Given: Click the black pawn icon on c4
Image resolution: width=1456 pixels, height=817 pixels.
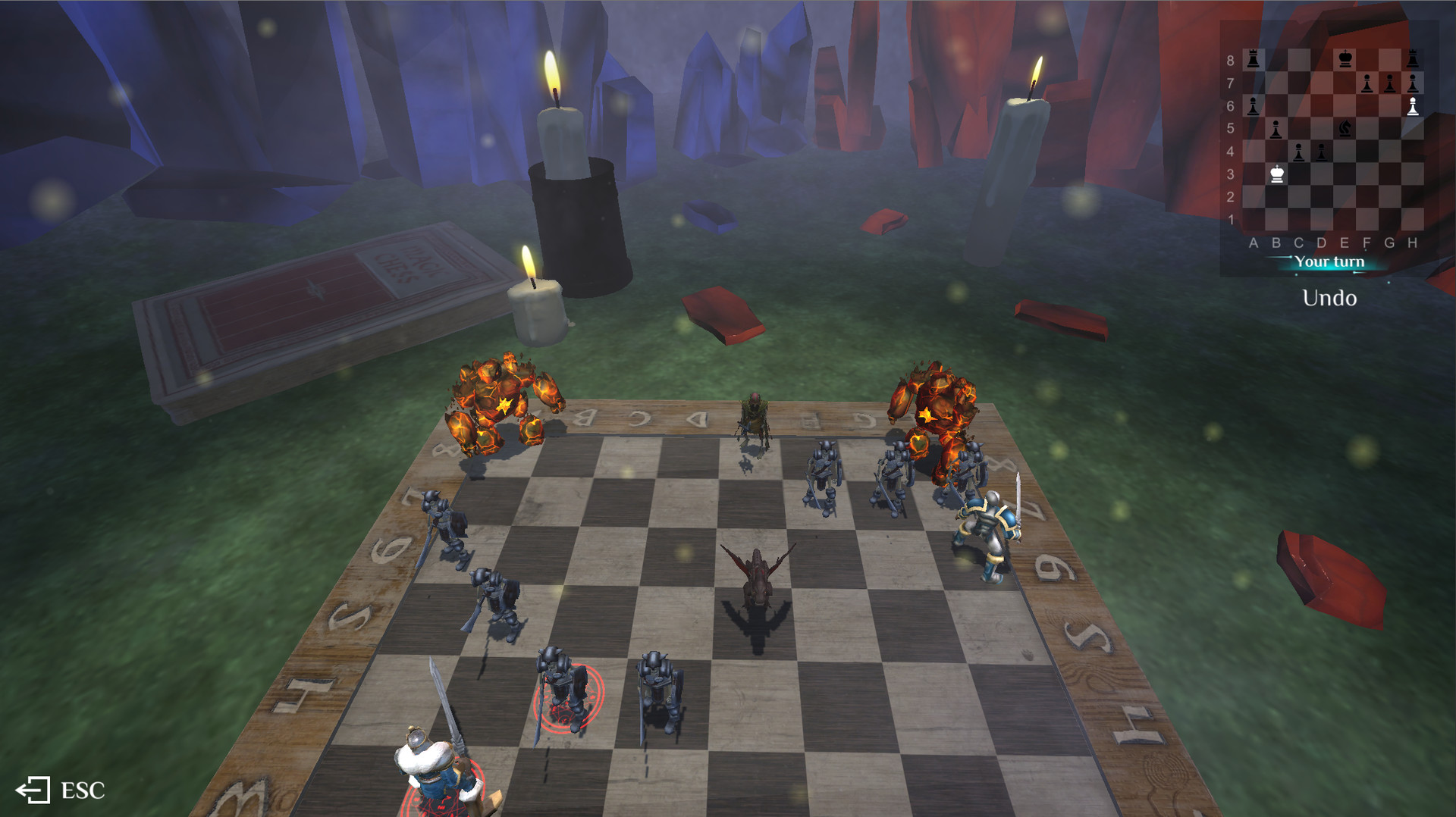Looking at the screenshot, I should click(1299, 152).
